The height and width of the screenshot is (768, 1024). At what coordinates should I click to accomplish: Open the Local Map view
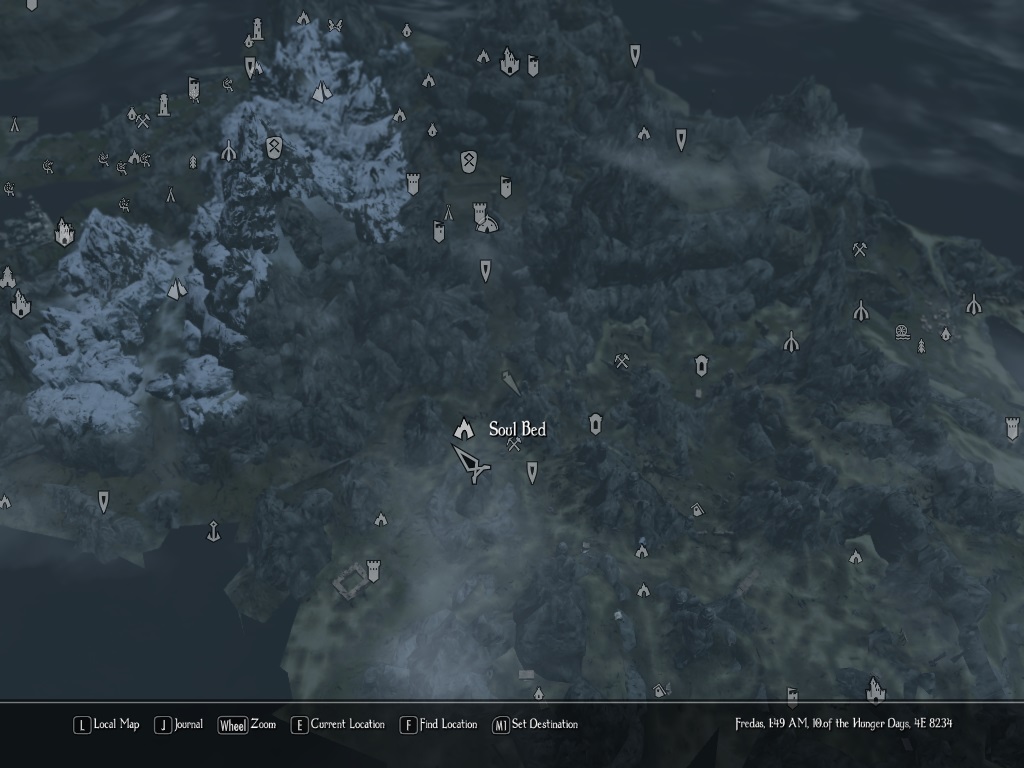coord(106,725)
